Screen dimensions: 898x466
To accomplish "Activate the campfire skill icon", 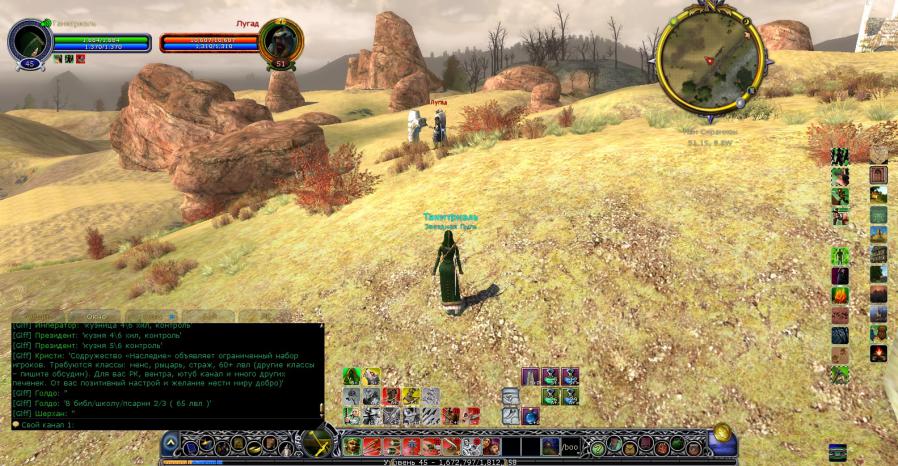I will coord(878,353).
